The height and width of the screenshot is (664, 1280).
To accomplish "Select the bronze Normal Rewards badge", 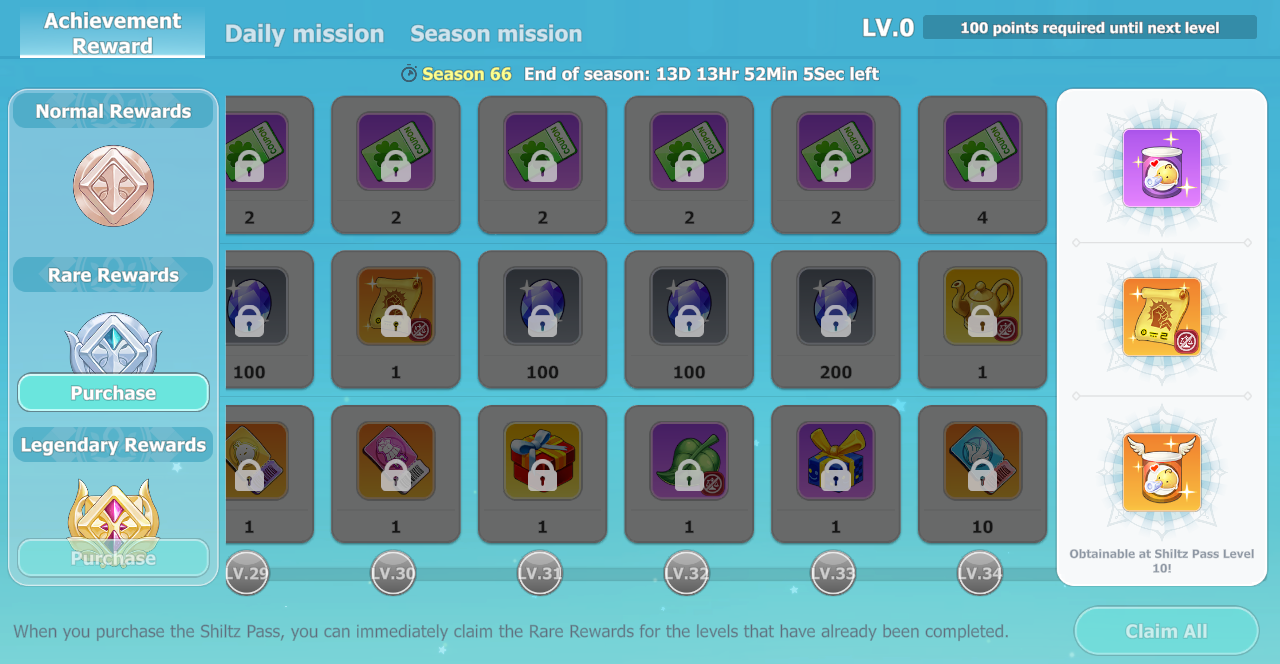I will pyautogui.click(x=113, y=186).
